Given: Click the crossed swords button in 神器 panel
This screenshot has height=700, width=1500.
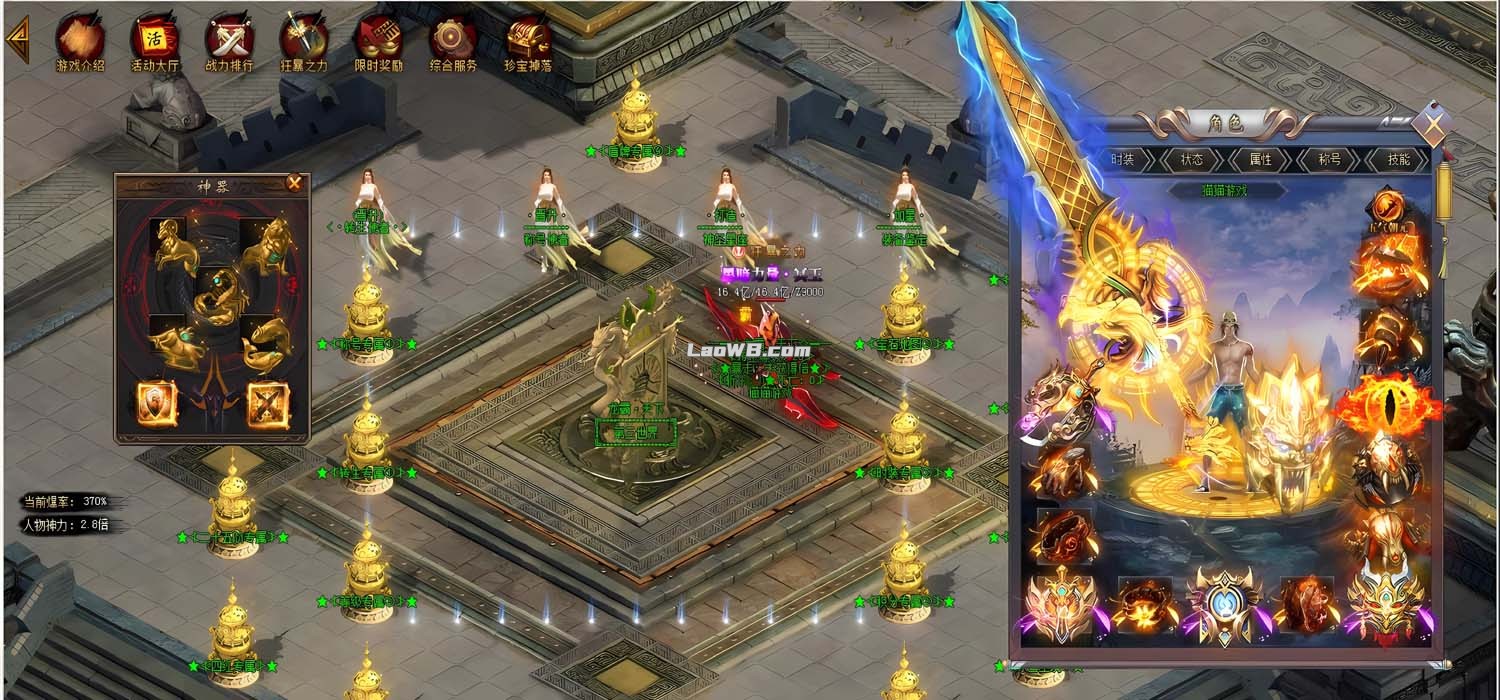Looking at the screenshot, I should [x=267, y=402].
